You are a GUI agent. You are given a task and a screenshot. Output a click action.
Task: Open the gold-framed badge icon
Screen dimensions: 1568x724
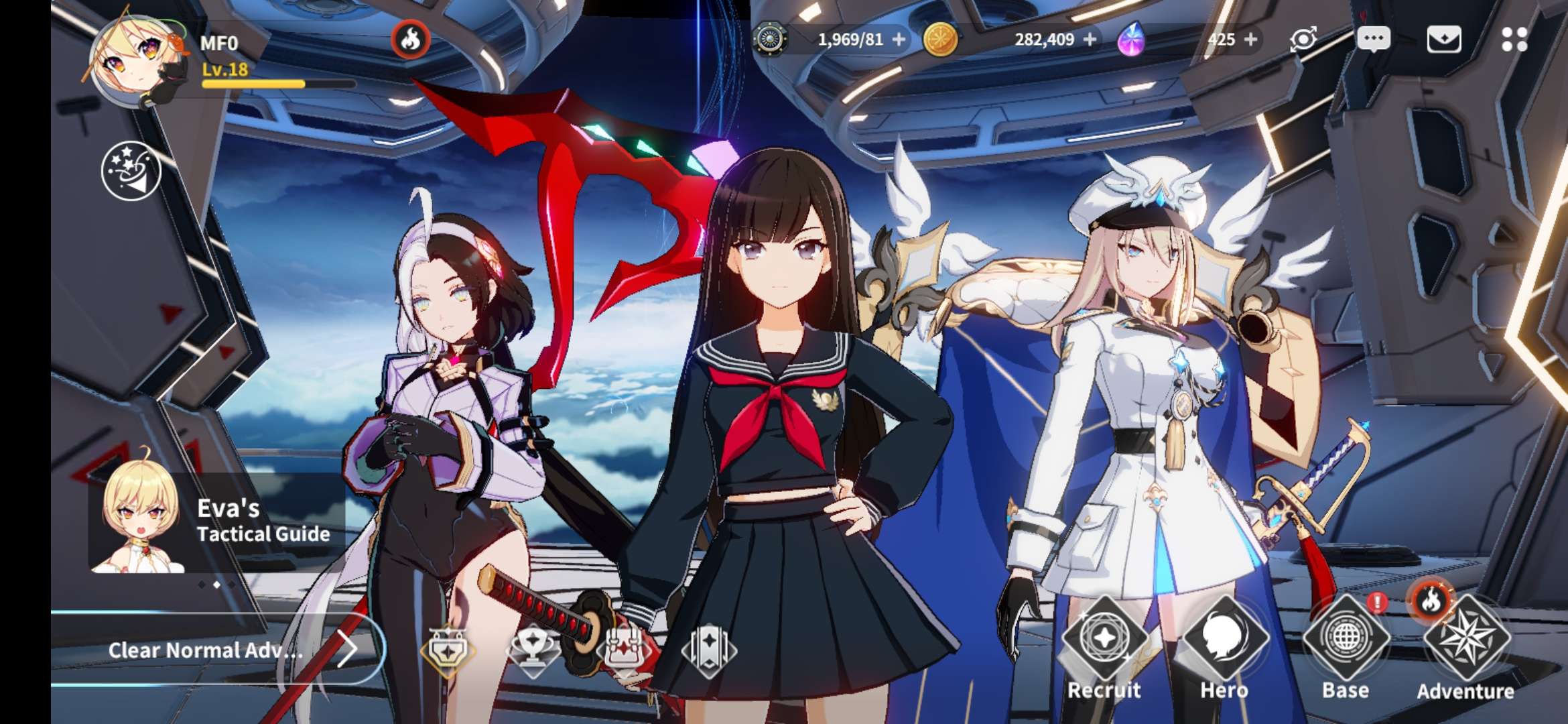coord(448,649)
